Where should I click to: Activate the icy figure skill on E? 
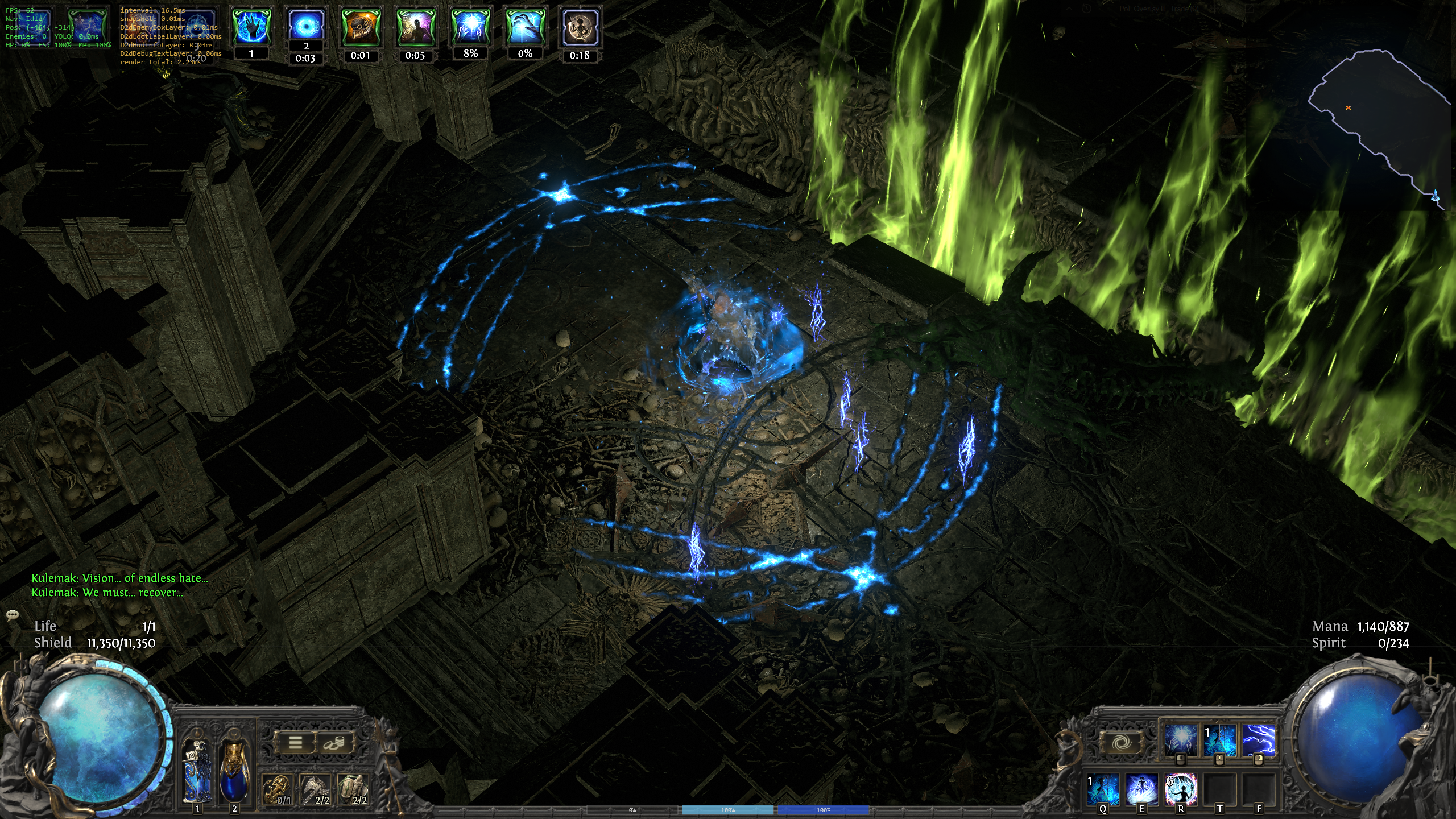point(1141,789)
